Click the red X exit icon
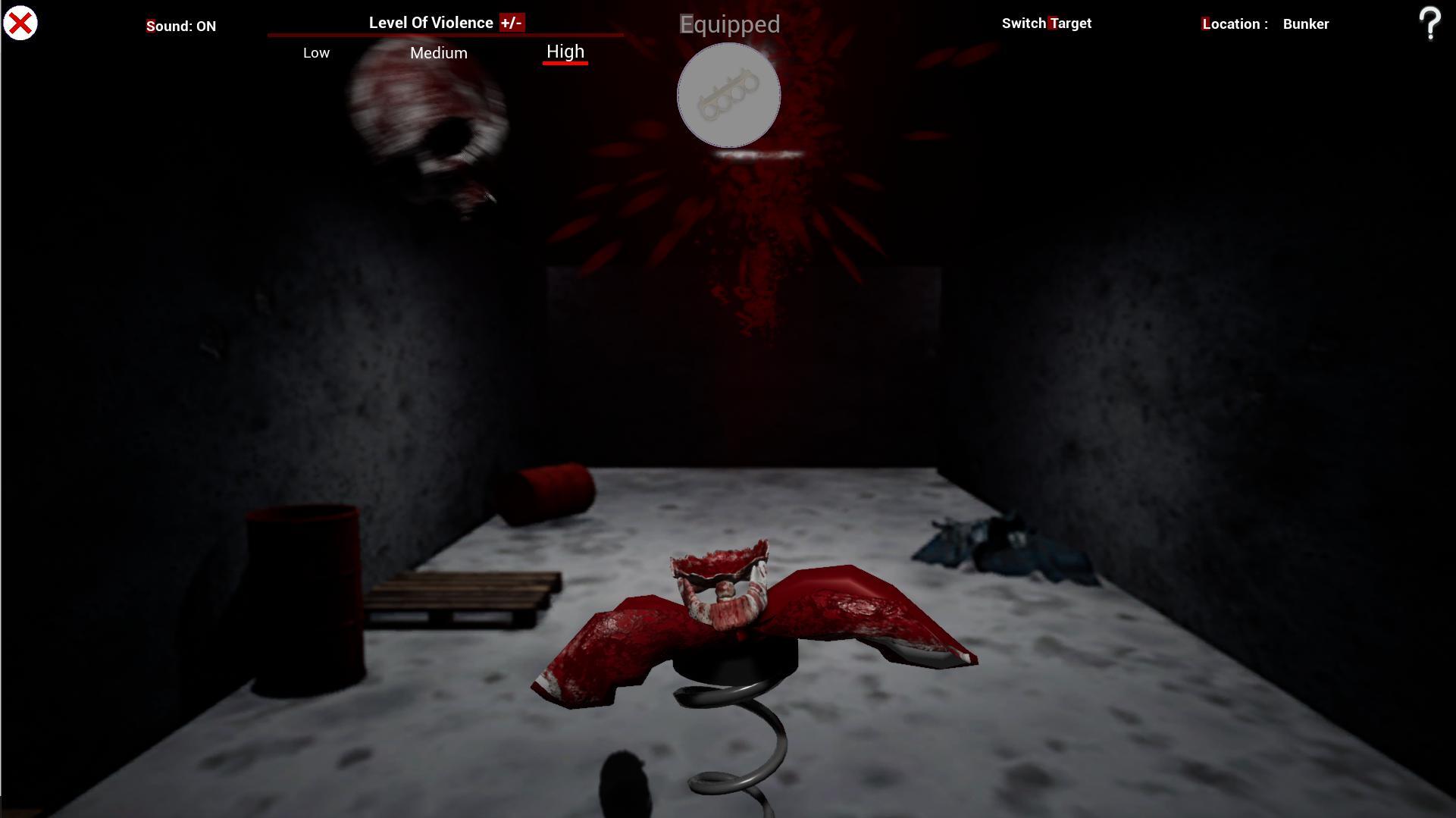 pyautogui.click(x=20, y=23)
